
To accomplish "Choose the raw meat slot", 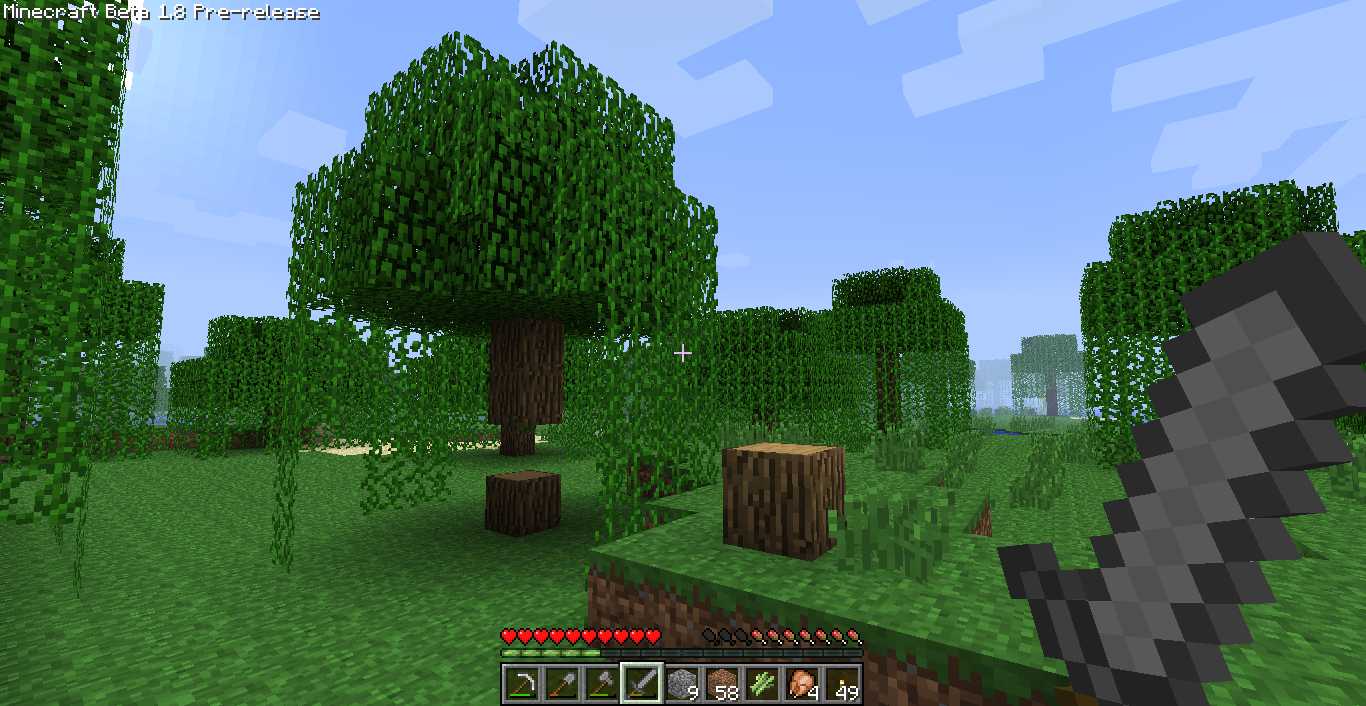I will click(802, 684).
